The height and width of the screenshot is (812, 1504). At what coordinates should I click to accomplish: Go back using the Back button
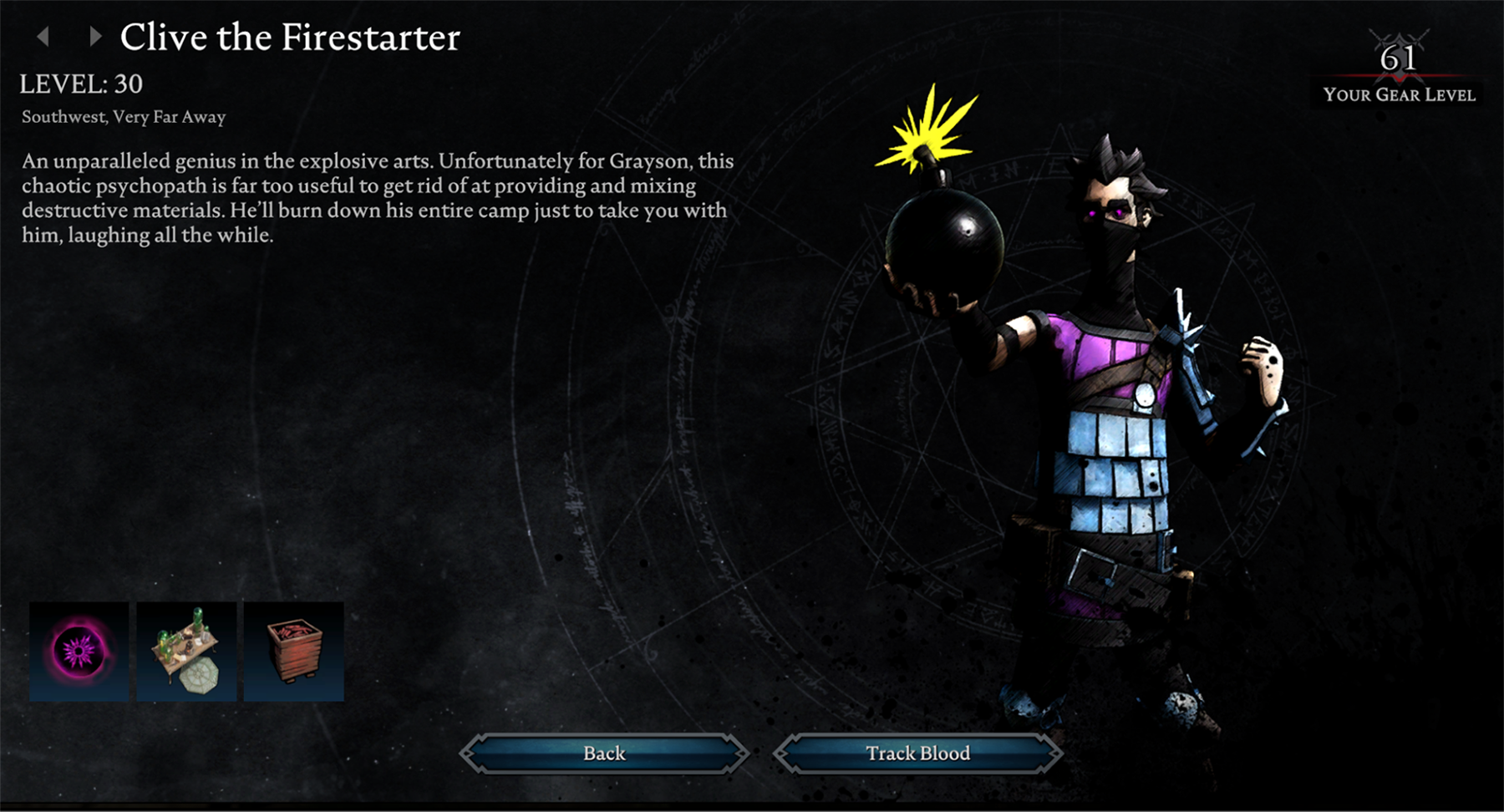click(604, 754)
